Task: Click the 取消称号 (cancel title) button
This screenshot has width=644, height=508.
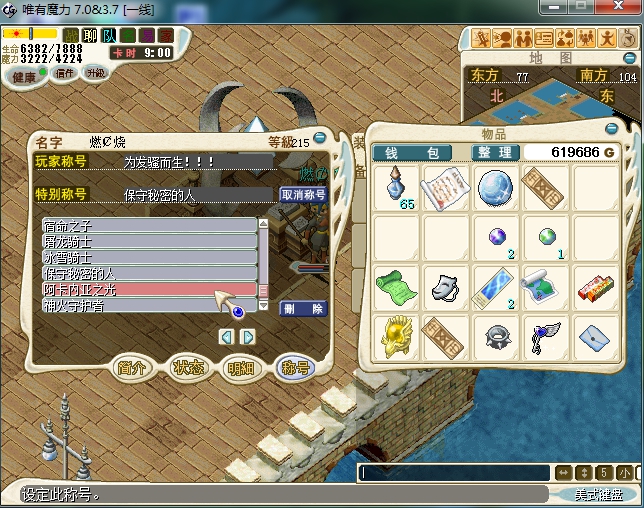Action: click(x=303, y=195)
